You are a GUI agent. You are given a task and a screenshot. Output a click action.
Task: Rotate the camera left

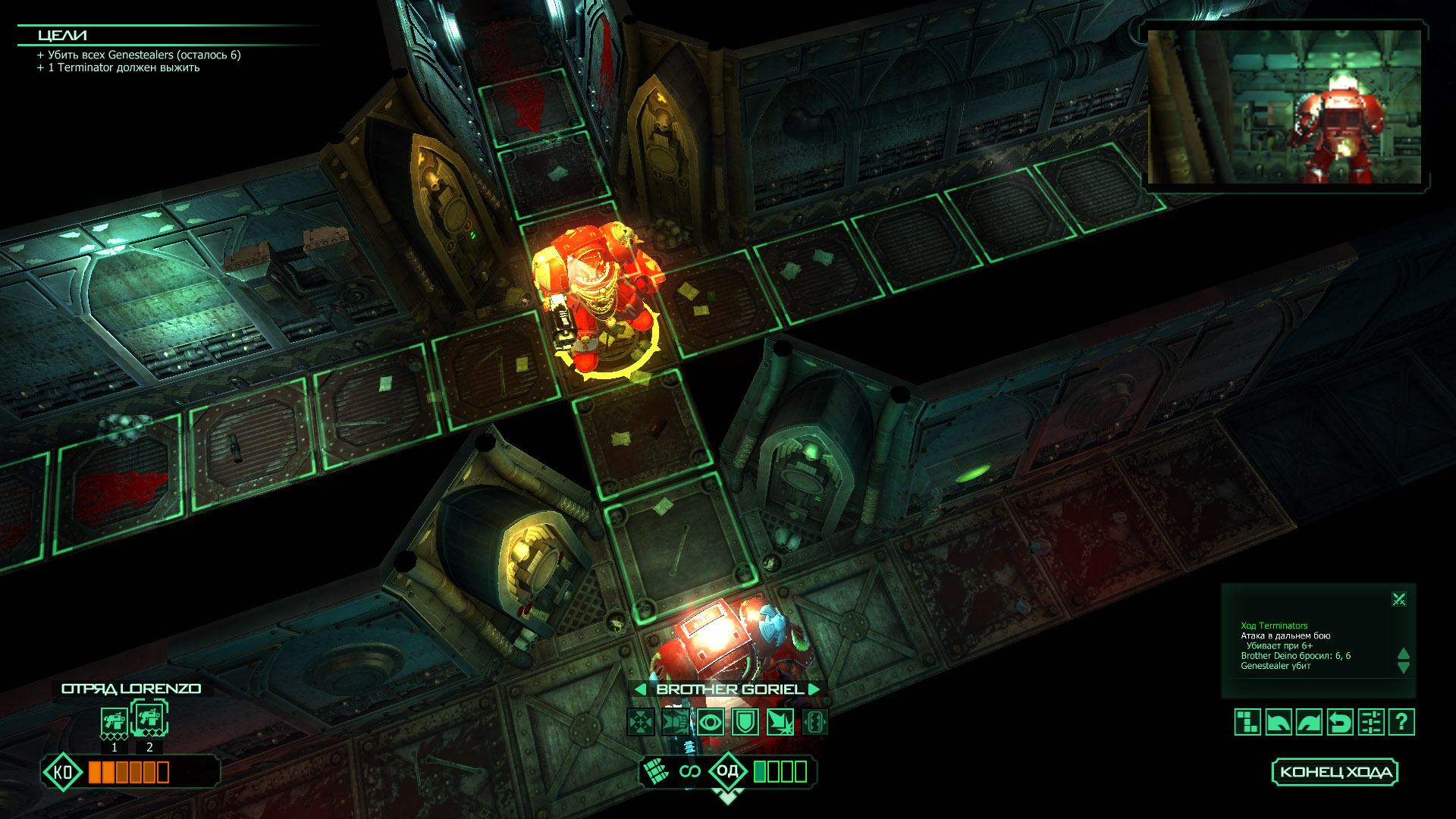(x=1279, y=722)
